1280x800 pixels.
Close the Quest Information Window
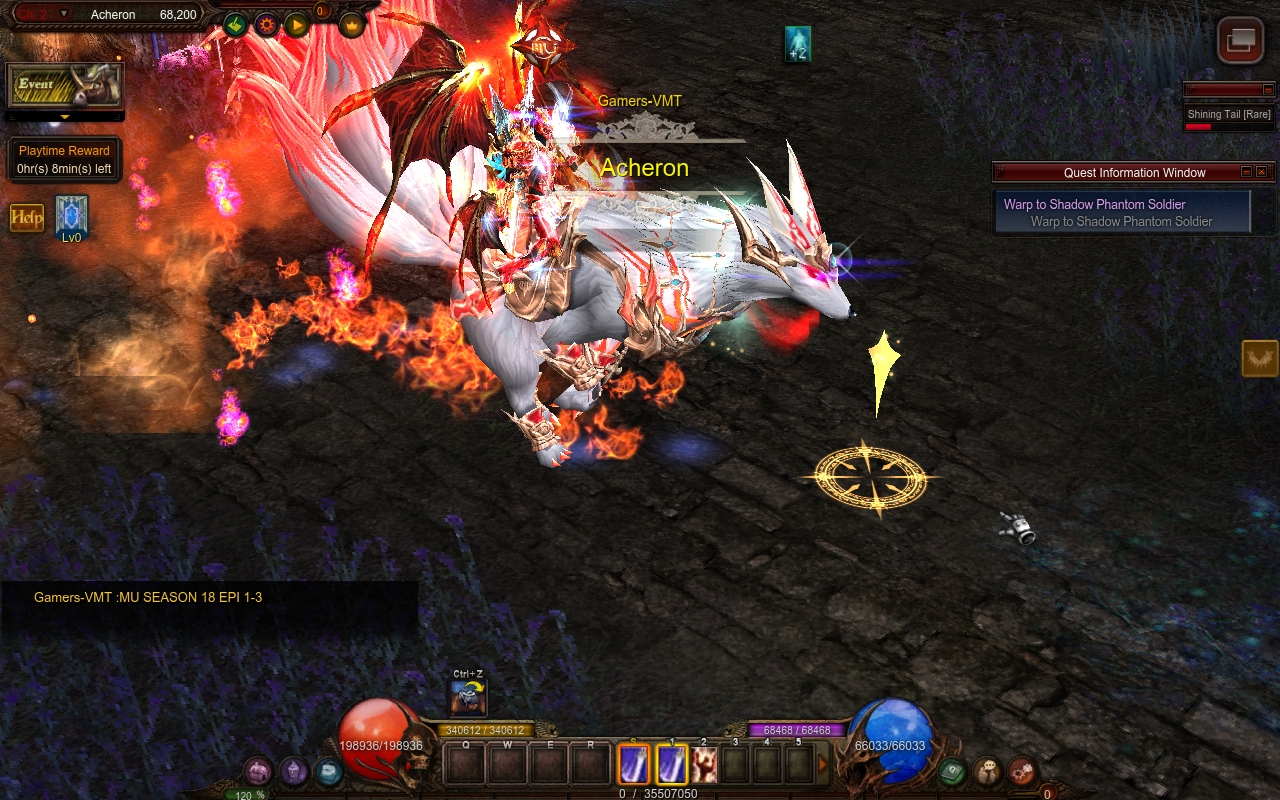pos(1262,172)
